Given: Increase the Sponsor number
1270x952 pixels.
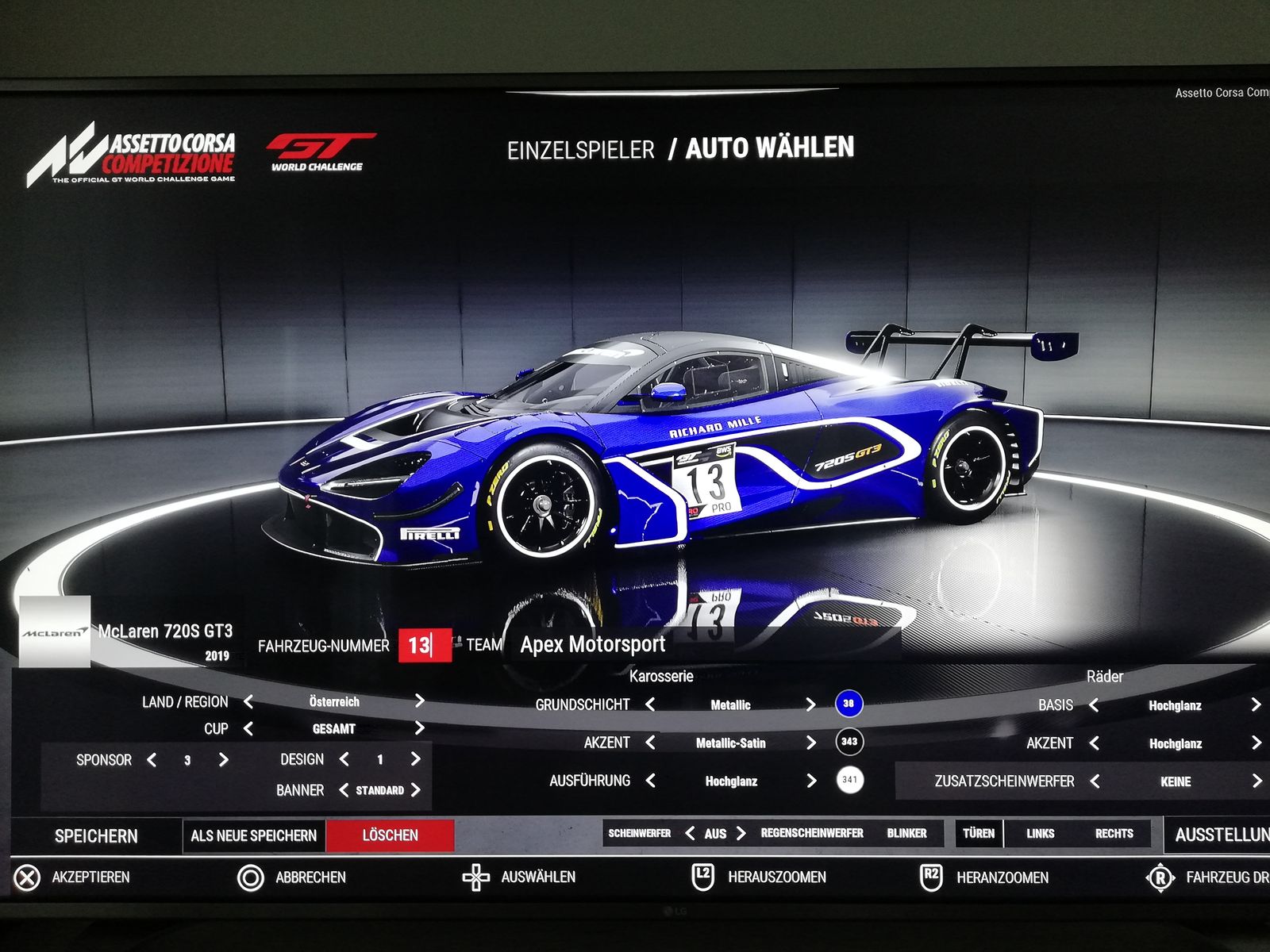Looking at the screenshot, I should tap(223, 760).
